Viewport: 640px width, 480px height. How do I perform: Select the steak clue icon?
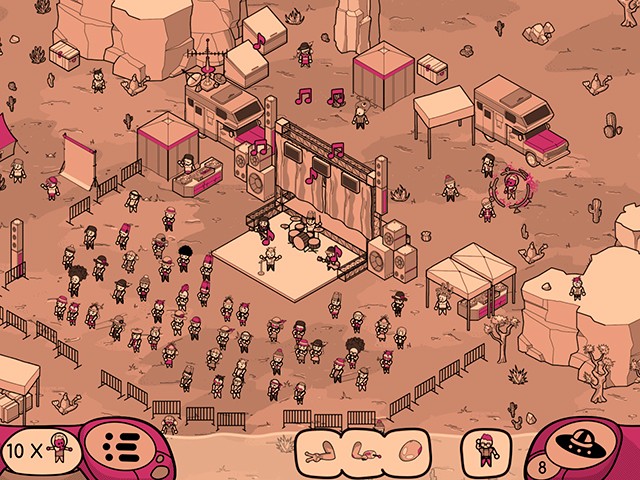click(x=412, y=447)
